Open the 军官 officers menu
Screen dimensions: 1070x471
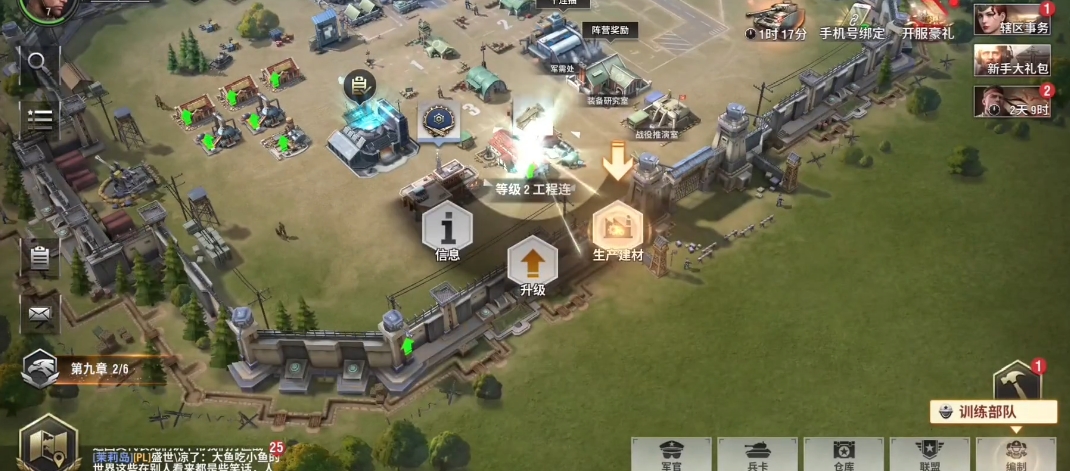671,454
